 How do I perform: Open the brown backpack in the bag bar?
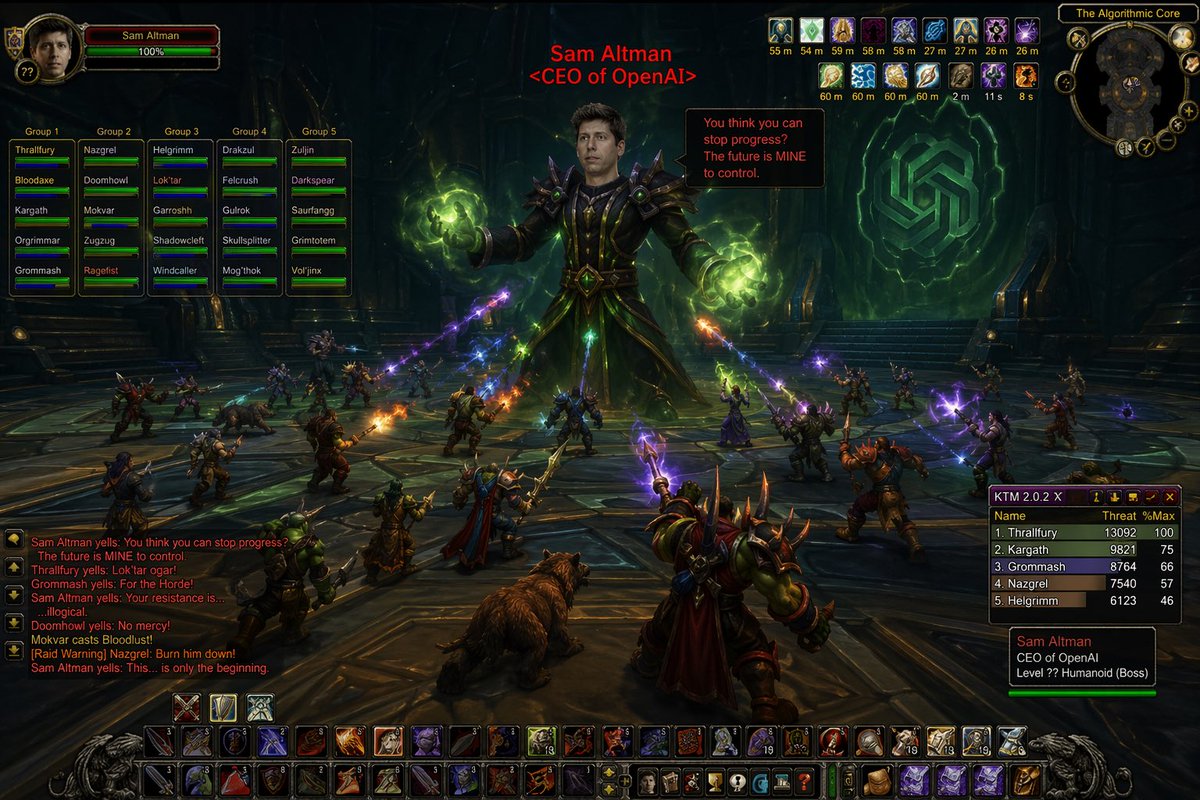pos(879,780)
